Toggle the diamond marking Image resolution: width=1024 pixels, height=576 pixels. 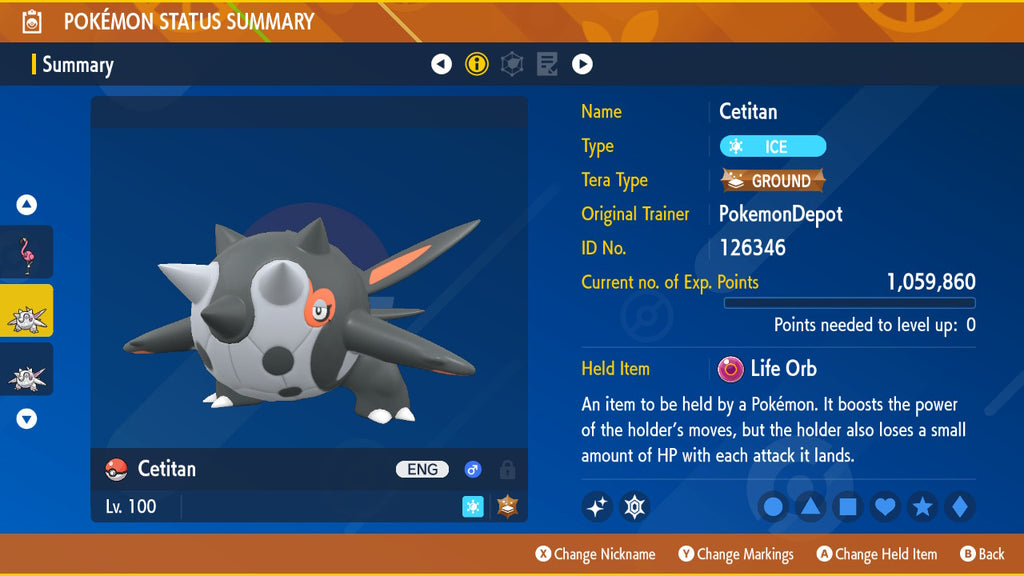pyautogui.click(x=959, y=507)
